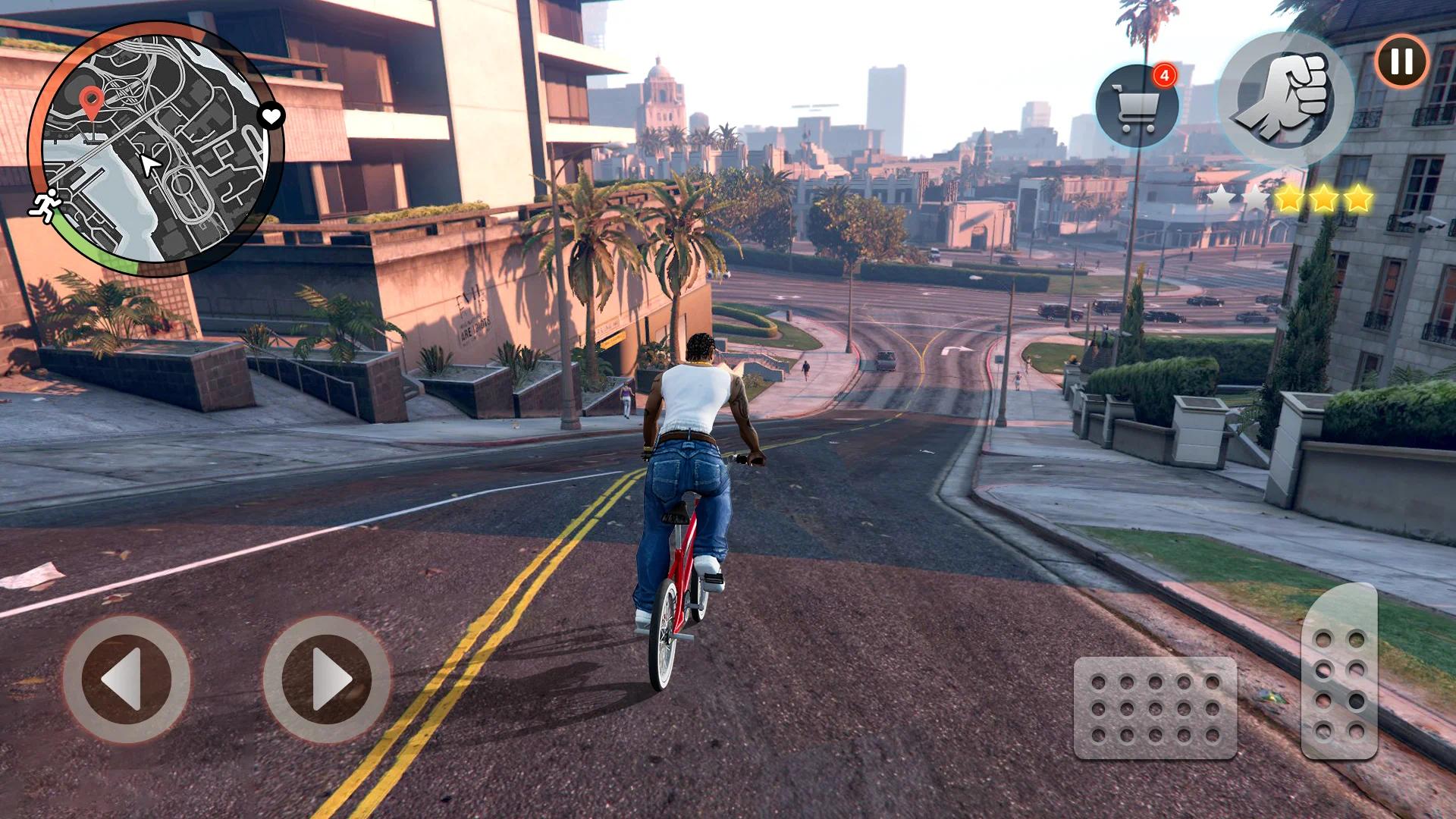Tap the heart icon beside the minimap
The height and width of the screenshot is (819, 1456).
click(x=271, y=116)
